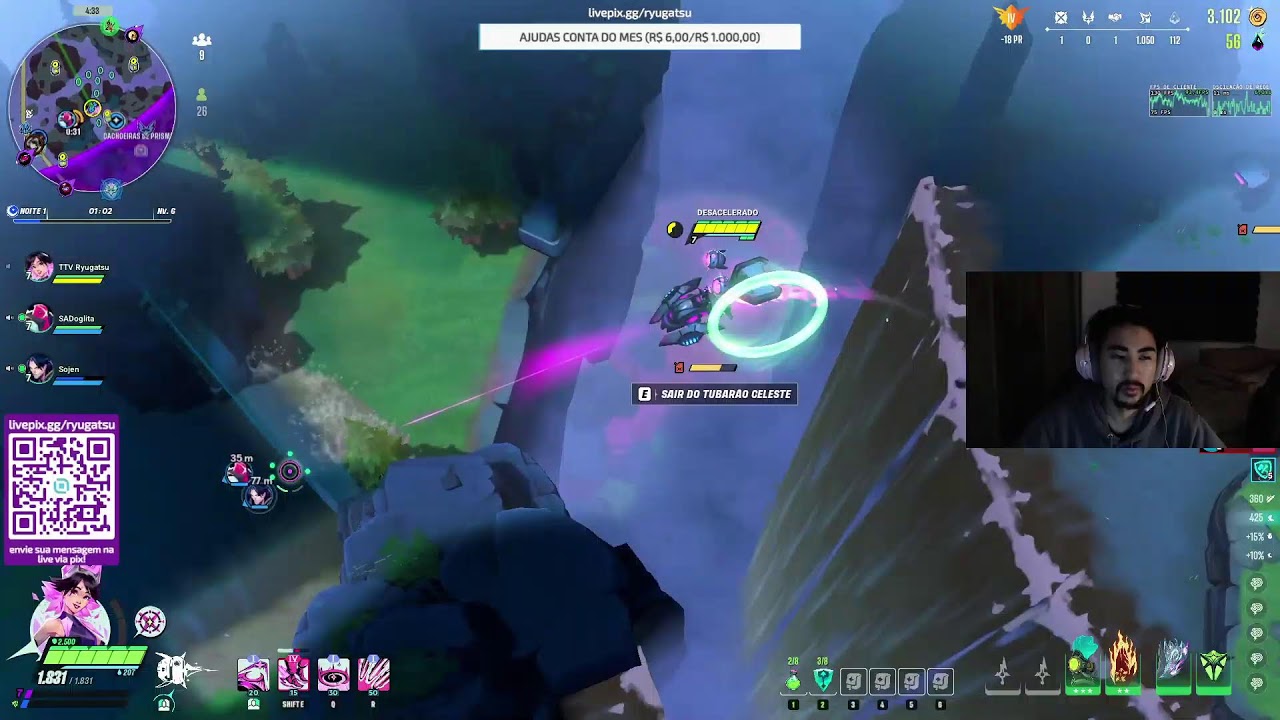Trigger the R claw-slash ultimate ability
This screenshot has width=1280, height=720.
(x=373, y=674)
